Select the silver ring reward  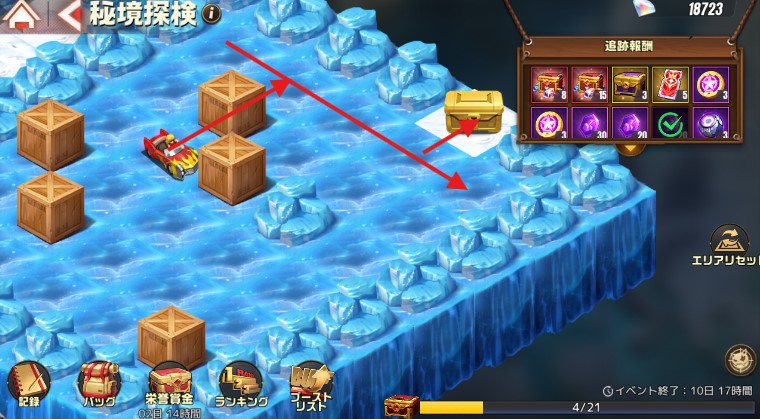(709, 122)
